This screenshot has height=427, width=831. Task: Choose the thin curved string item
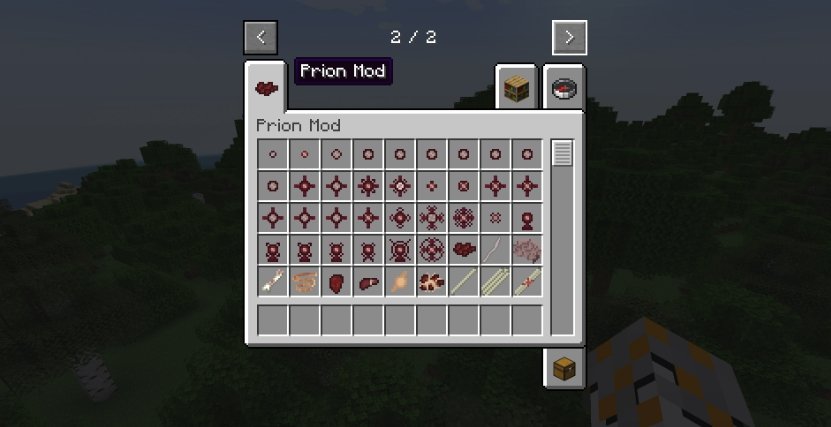coord(495,250)
